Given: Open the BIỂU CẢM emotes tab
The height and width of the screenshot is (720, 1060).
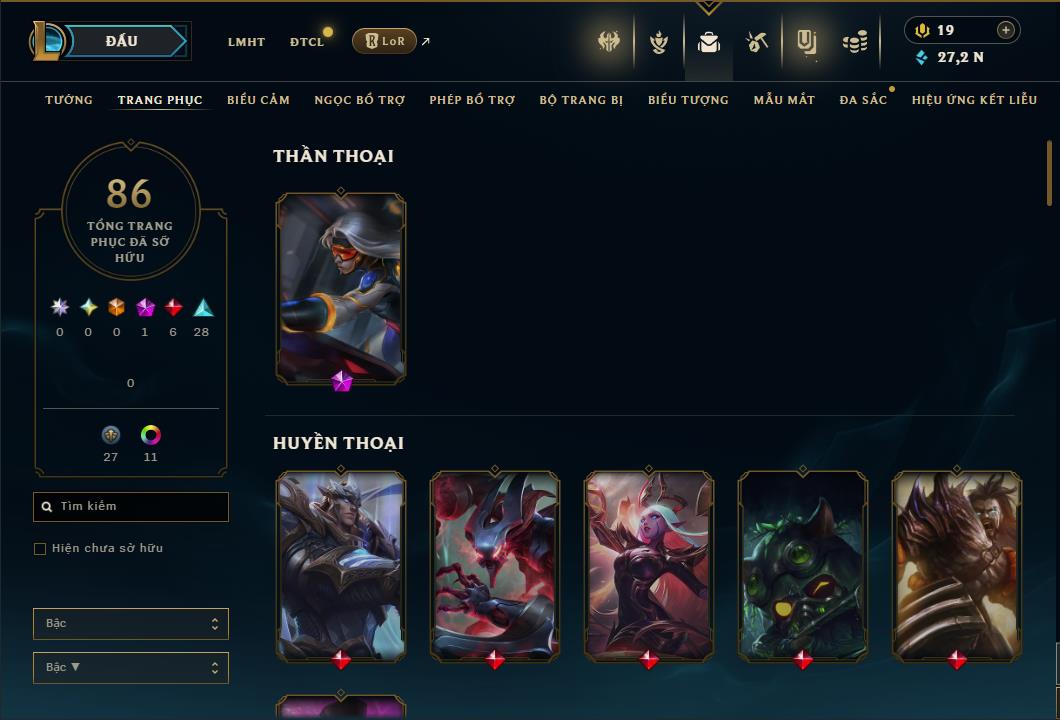Looking at the screenshot, I should (x=258, y=100).
